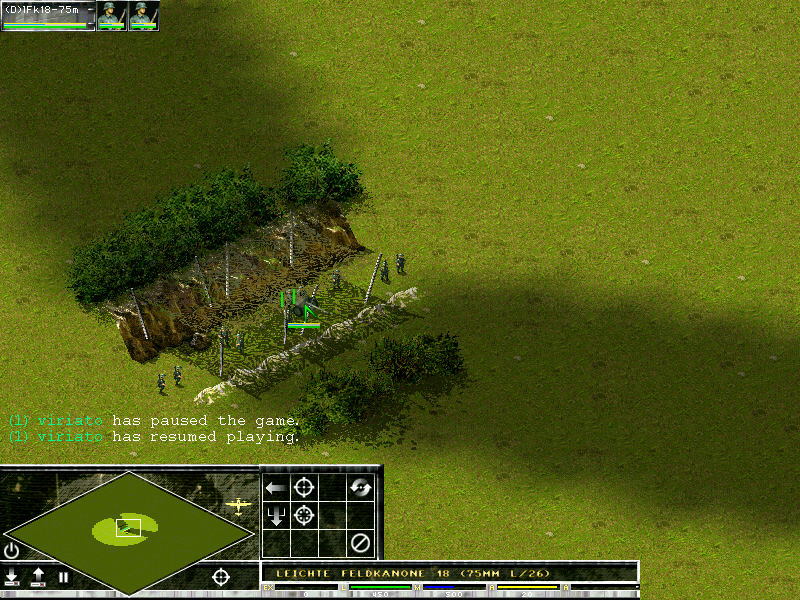The image size is (800, 600).
Task: Click the diamond-shaped minimap
Action: click(128, 530)
